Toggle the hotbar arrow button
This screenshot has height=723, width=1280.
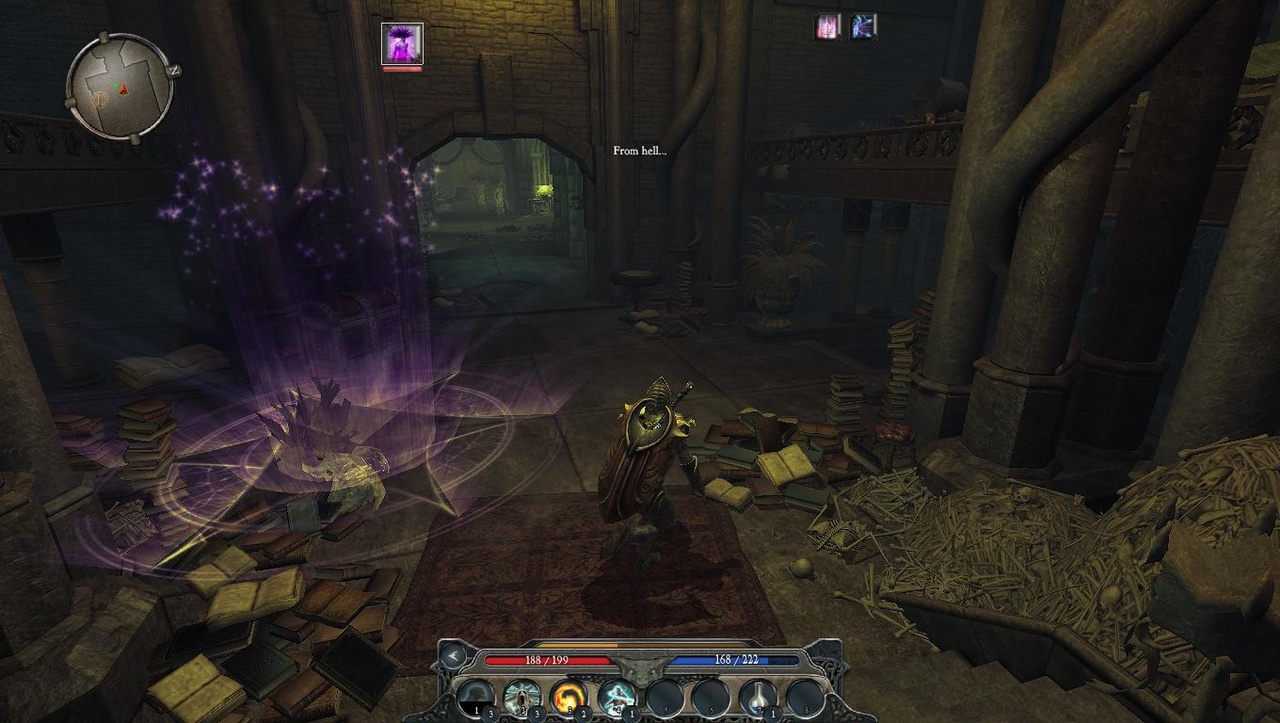(453, 656)
